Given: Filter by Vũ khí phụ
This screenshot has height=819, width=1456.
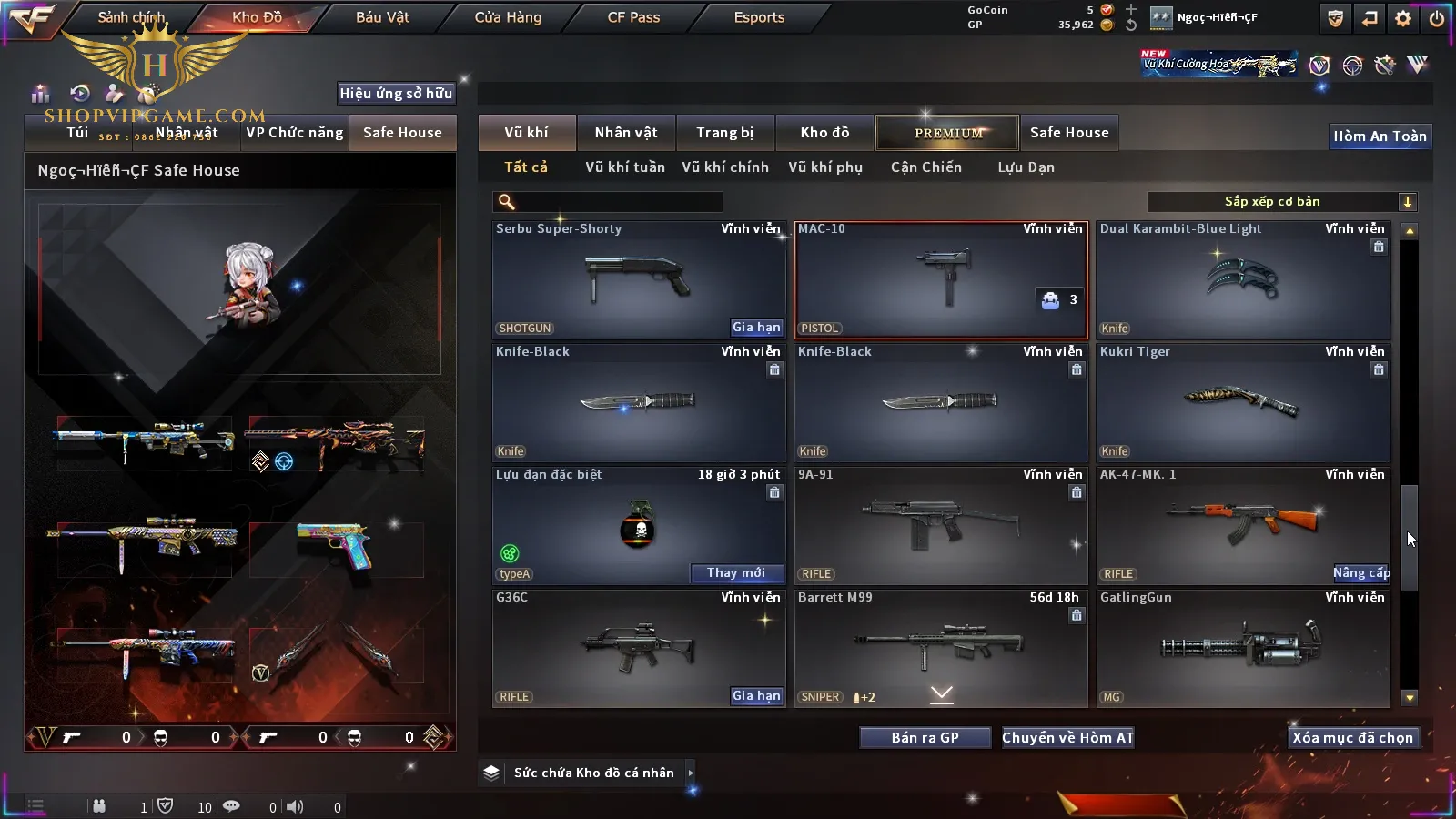Looking at the screenshot, I should [825, 167].
